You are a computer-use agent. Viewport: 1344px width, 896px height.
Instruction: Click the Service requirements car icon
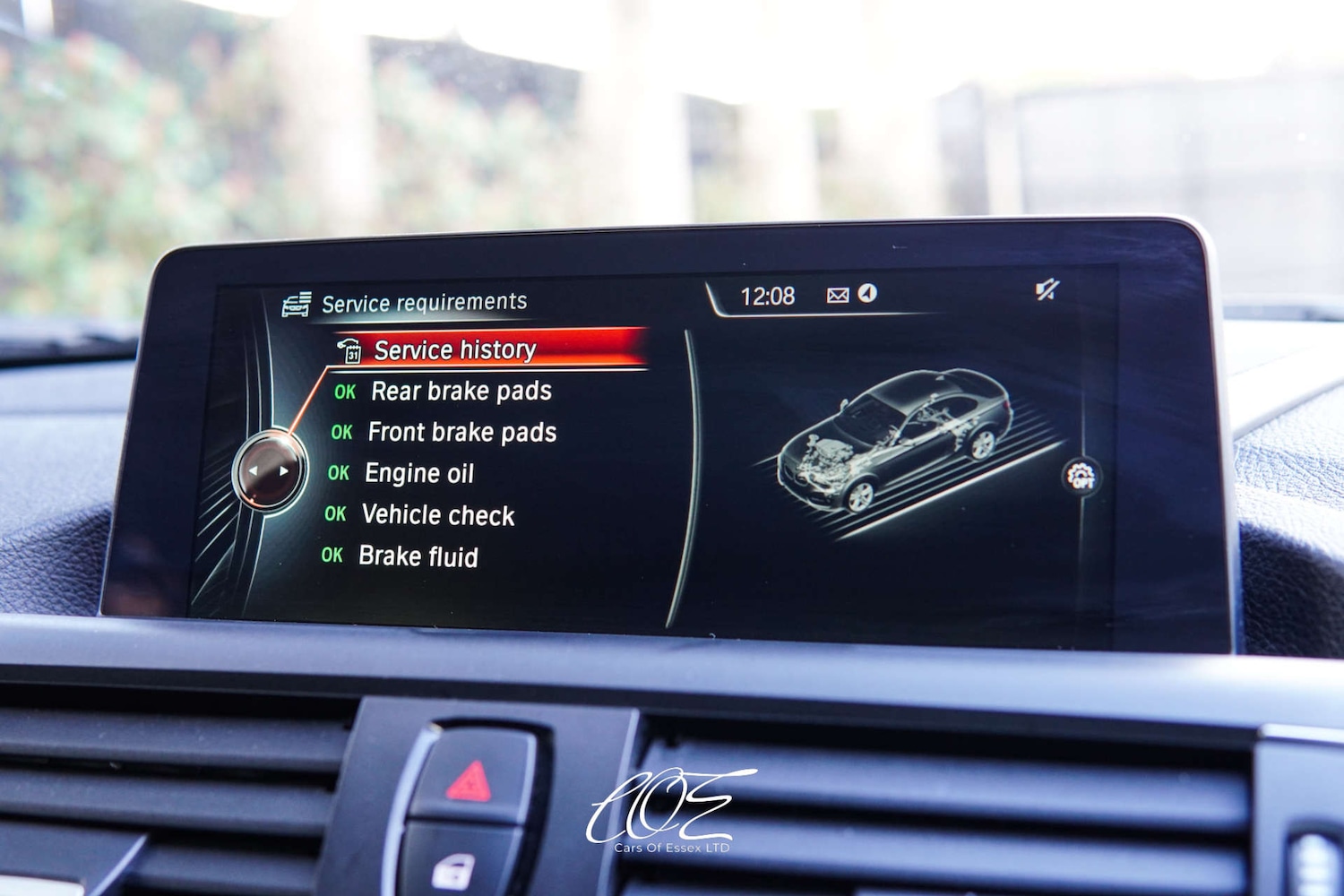297,302
